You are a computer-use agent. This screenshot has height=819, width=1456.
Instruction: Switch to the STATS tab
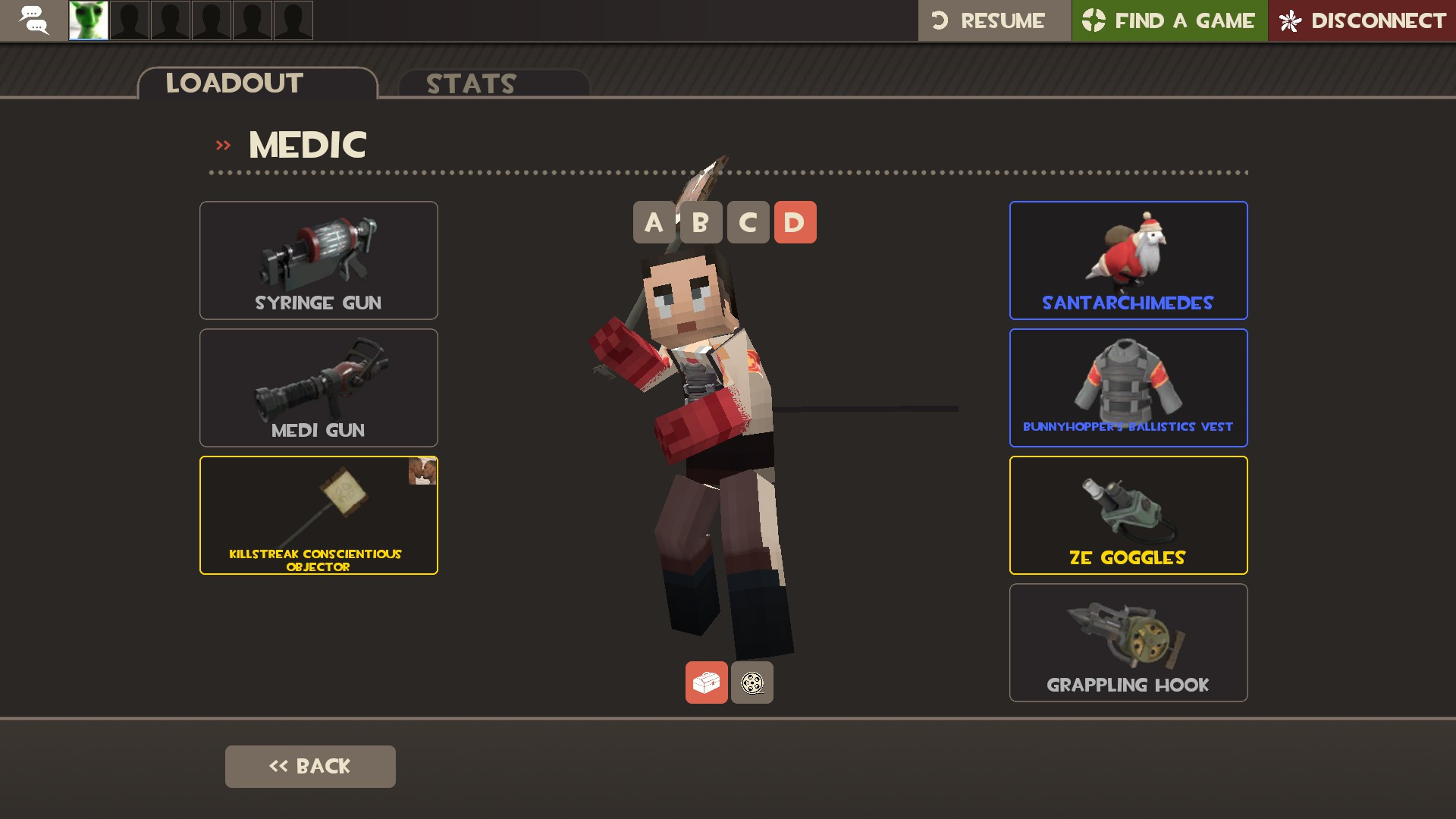tap(470, 83)
